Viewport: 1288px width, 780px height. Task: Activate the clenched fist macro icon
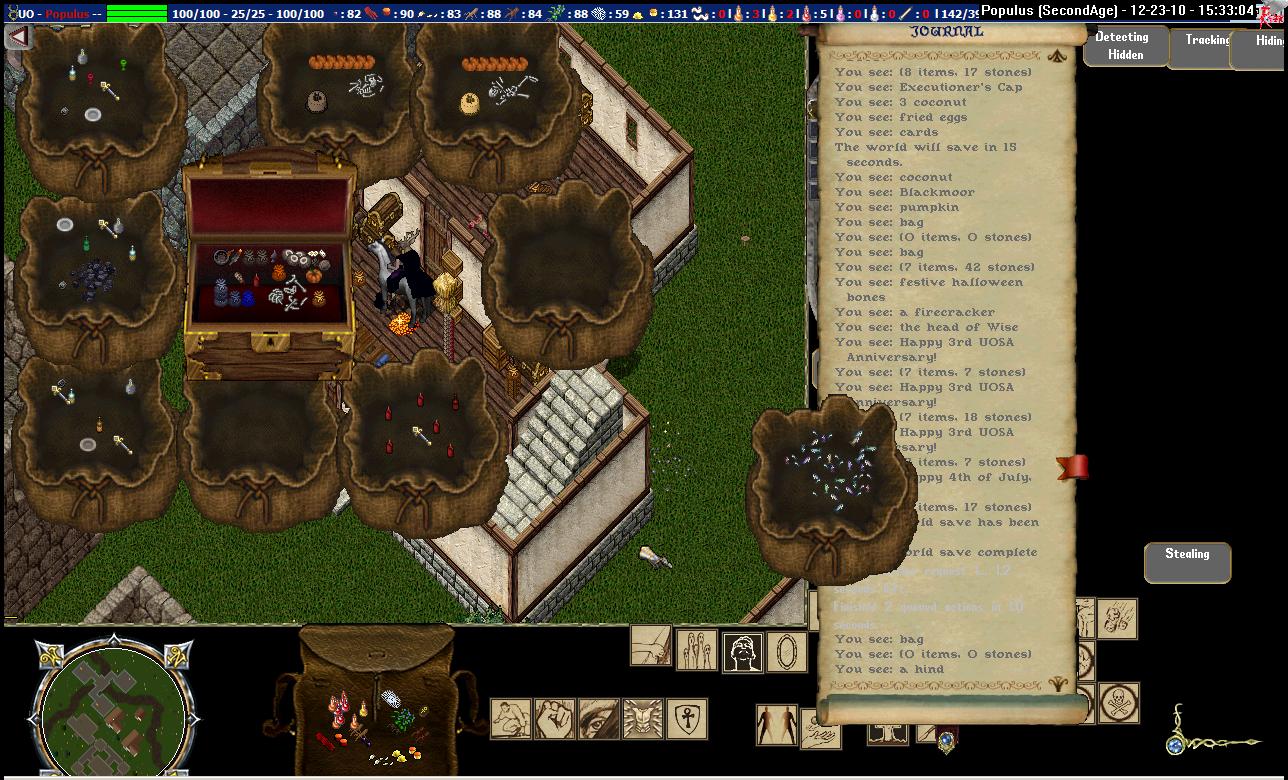point(555,719)
